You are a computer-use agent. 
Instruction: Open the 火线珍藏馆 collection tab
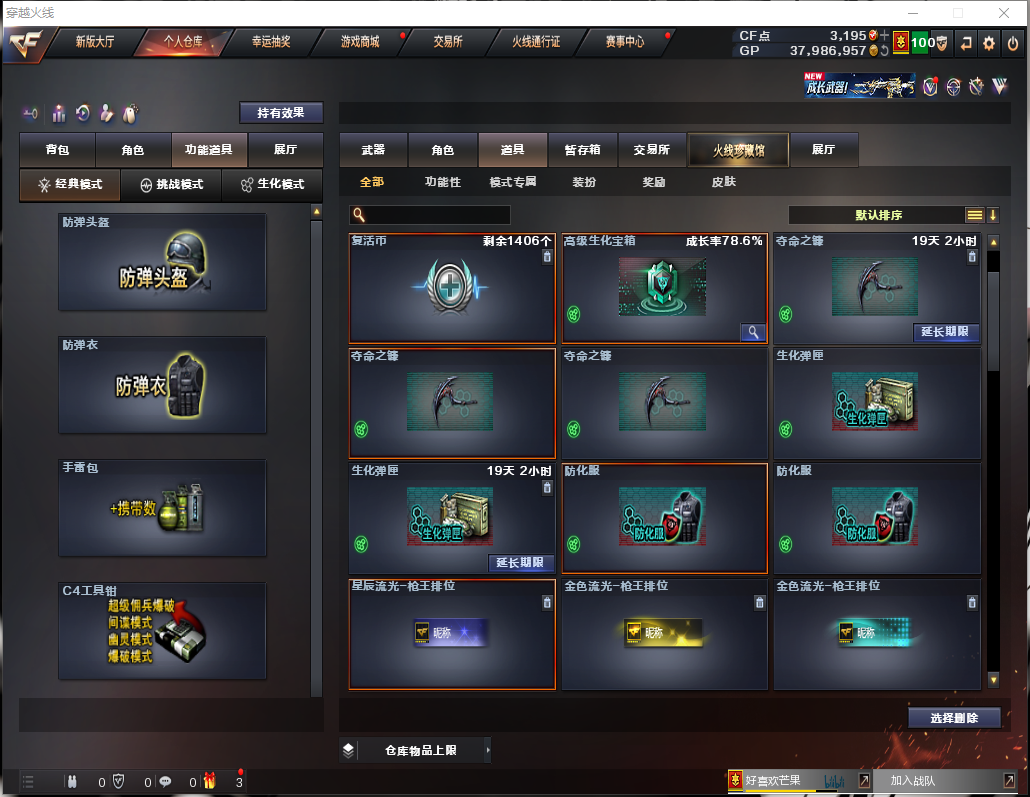[738, 150]
